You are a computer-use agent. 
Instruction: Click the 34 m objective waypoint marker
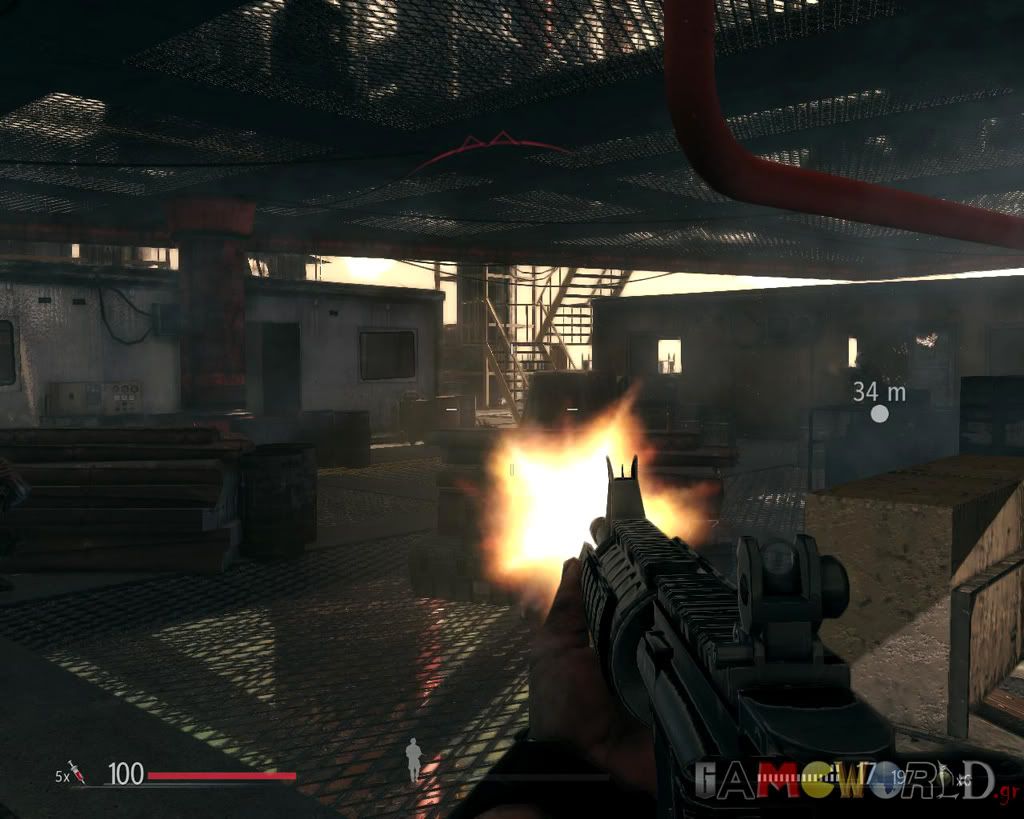coord(879,413)
